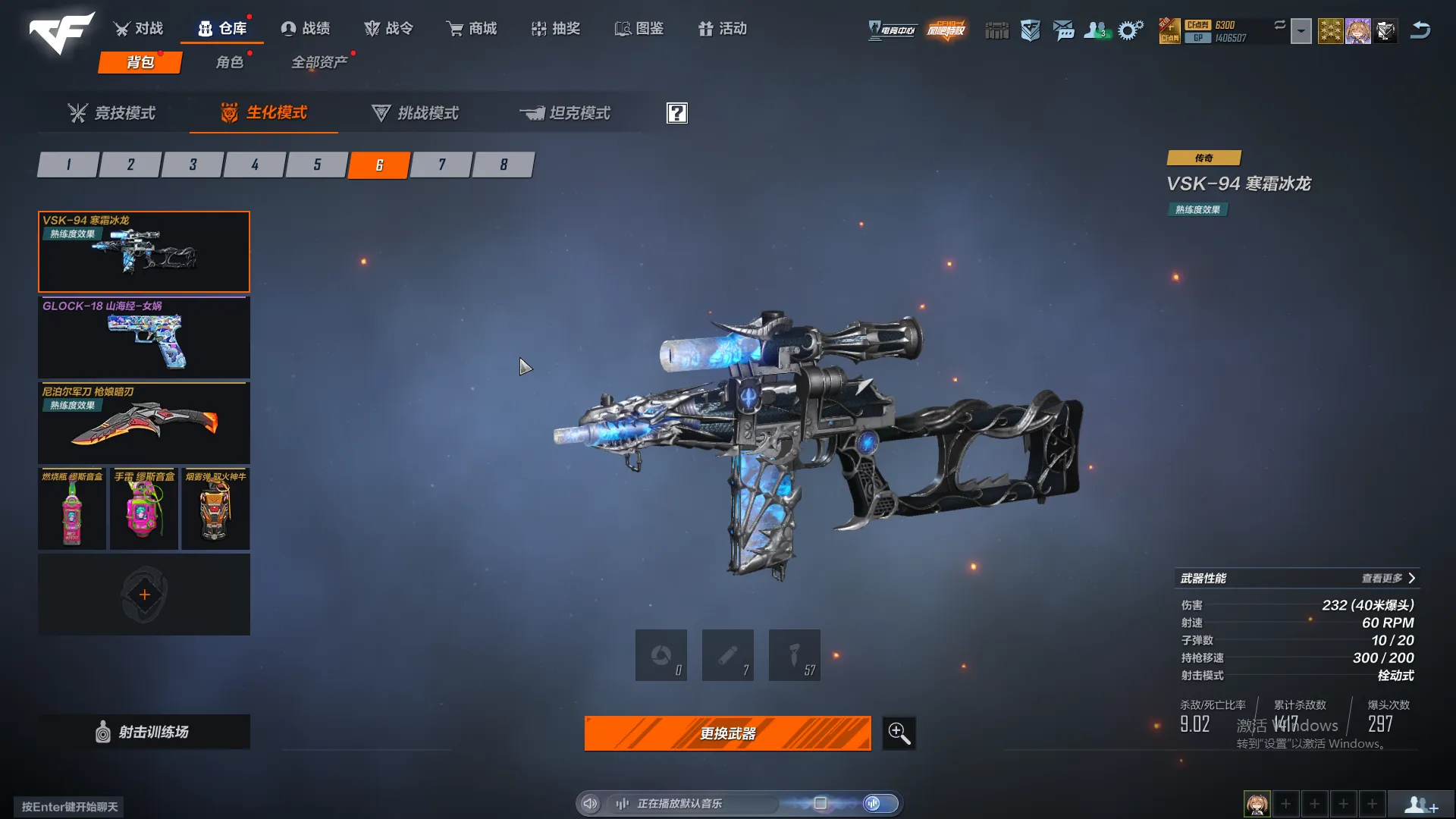Add an item to the empty plus slot
The height and width of the screenshot is (819, 1456).
pos(144,595)
